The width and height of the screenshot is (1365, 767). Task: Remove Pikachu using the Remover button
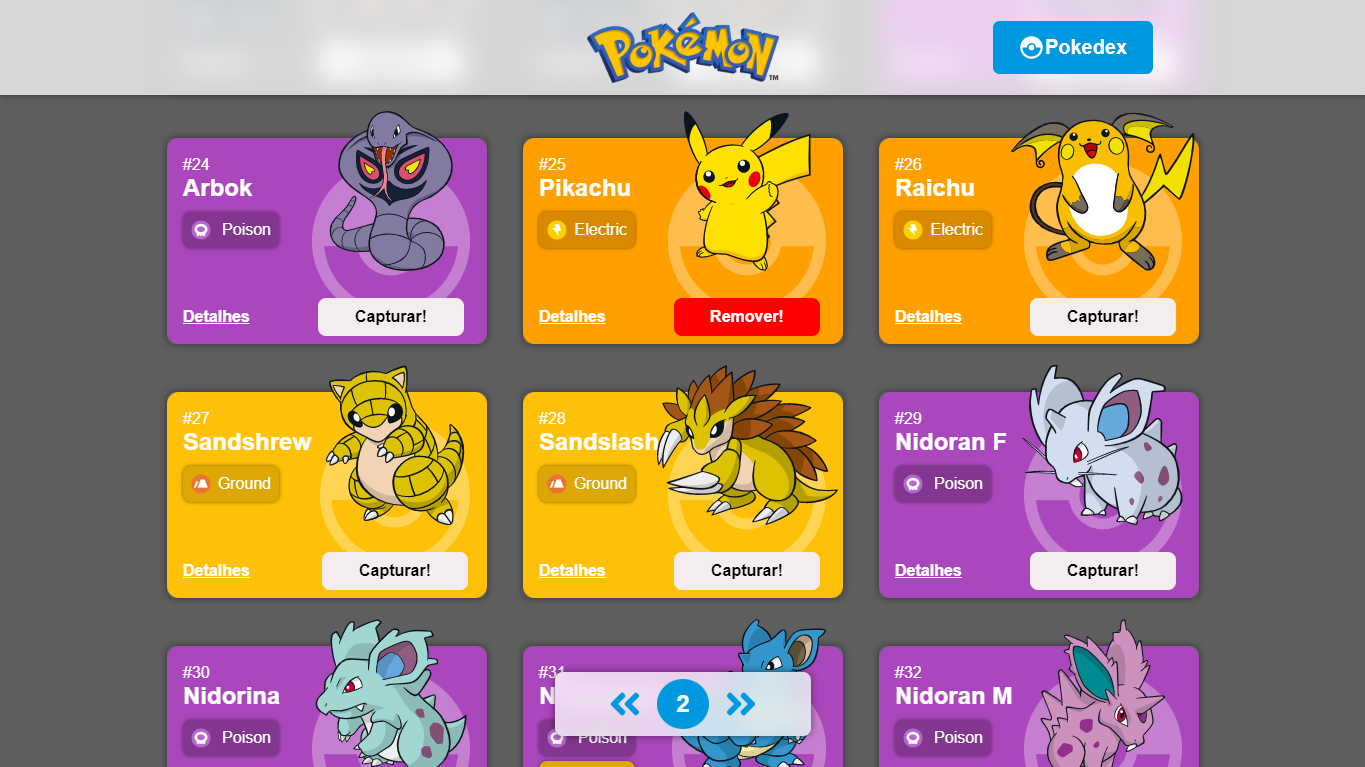(x=747, y=316)
